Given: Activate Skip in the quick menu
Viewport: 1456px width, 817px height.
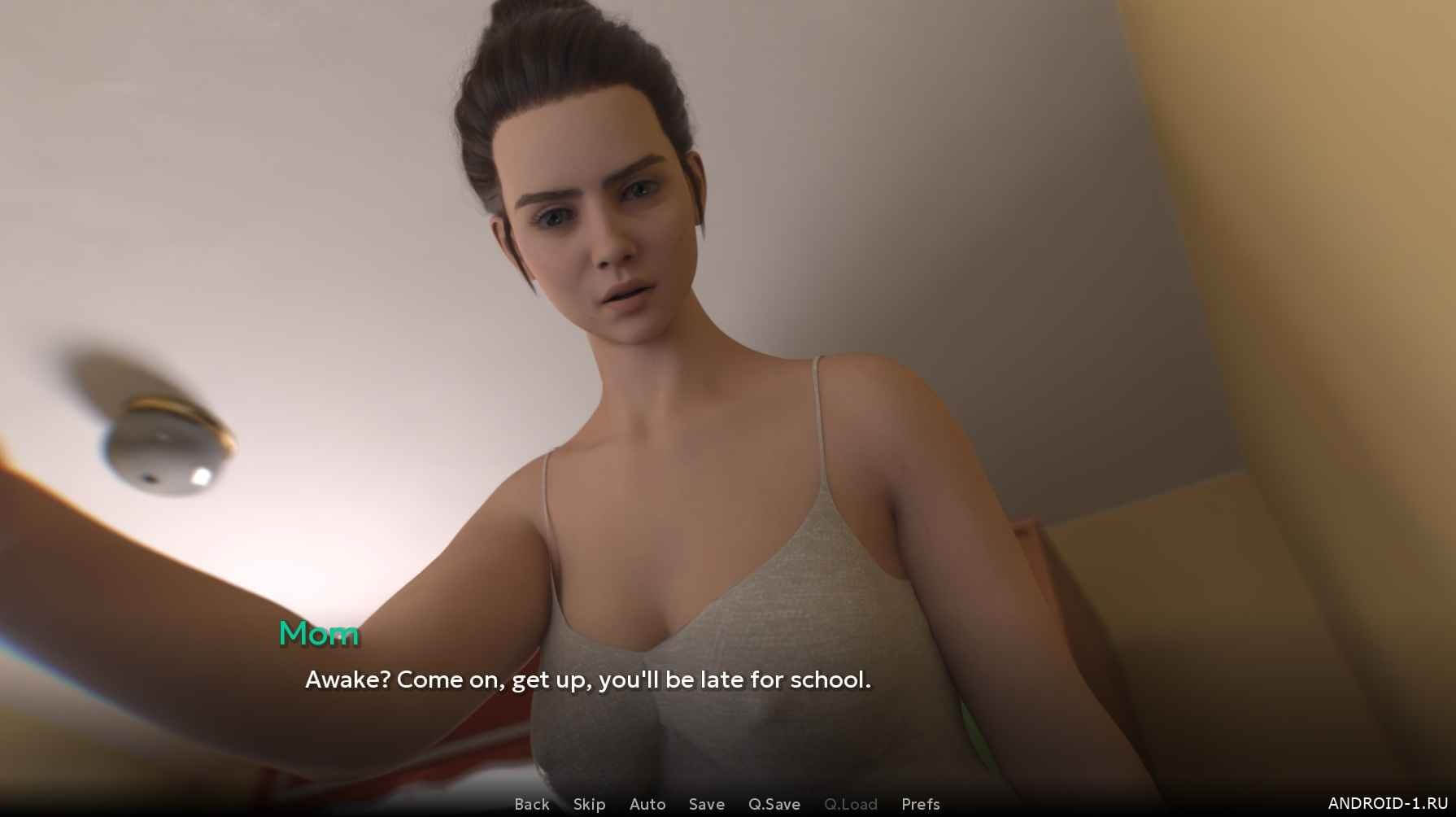Looking at the screenshot, I should (589, 804).
